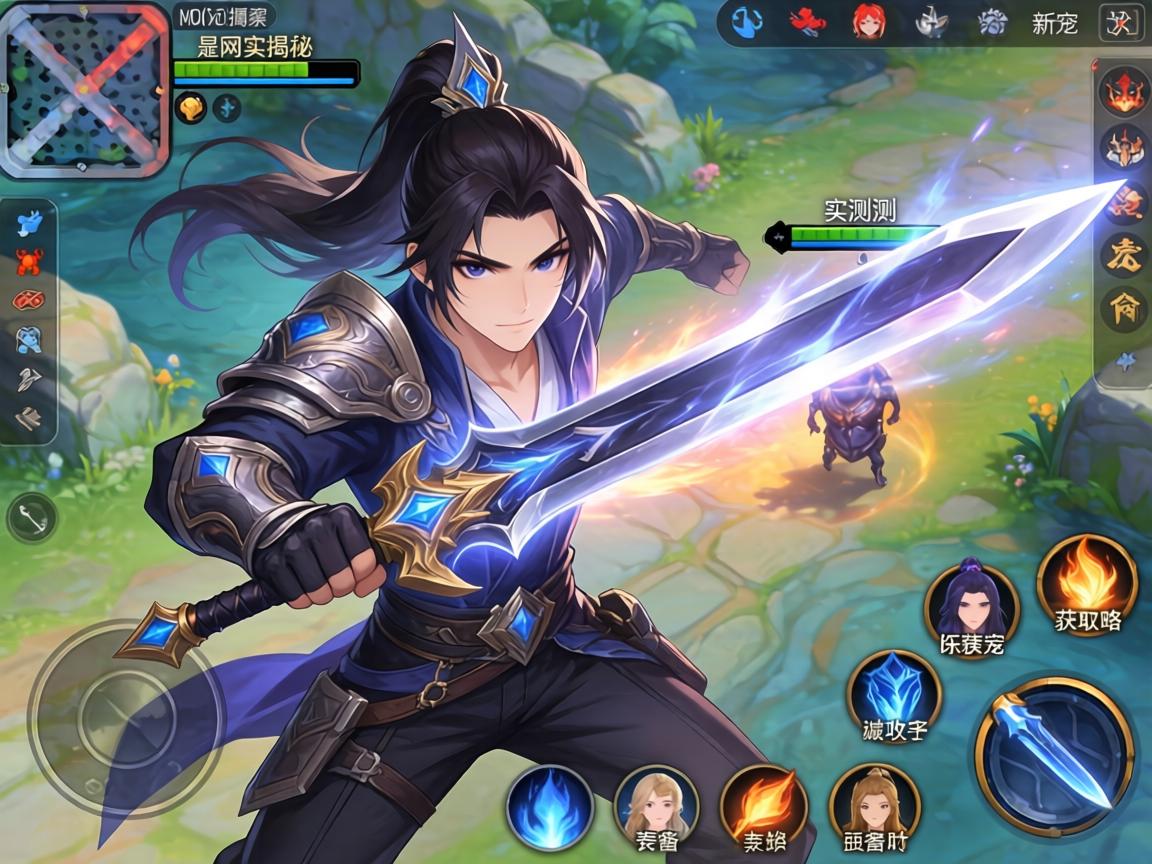Choose the brown-haired ponytail portrait button

pos(875,807)
